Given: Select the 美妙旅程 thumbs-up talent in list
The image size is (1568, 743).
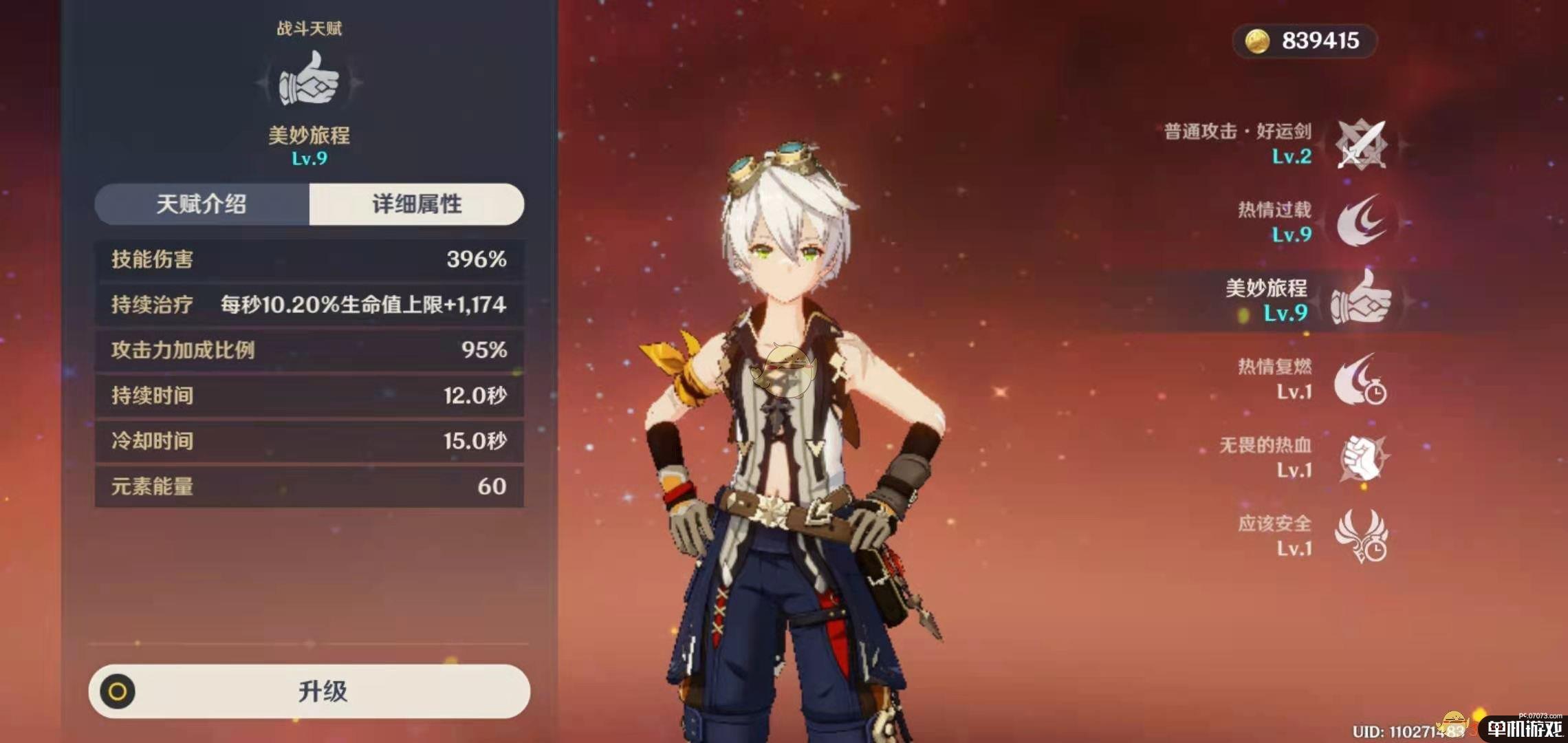Looking at the screenshot, I should pos(1360,300).
